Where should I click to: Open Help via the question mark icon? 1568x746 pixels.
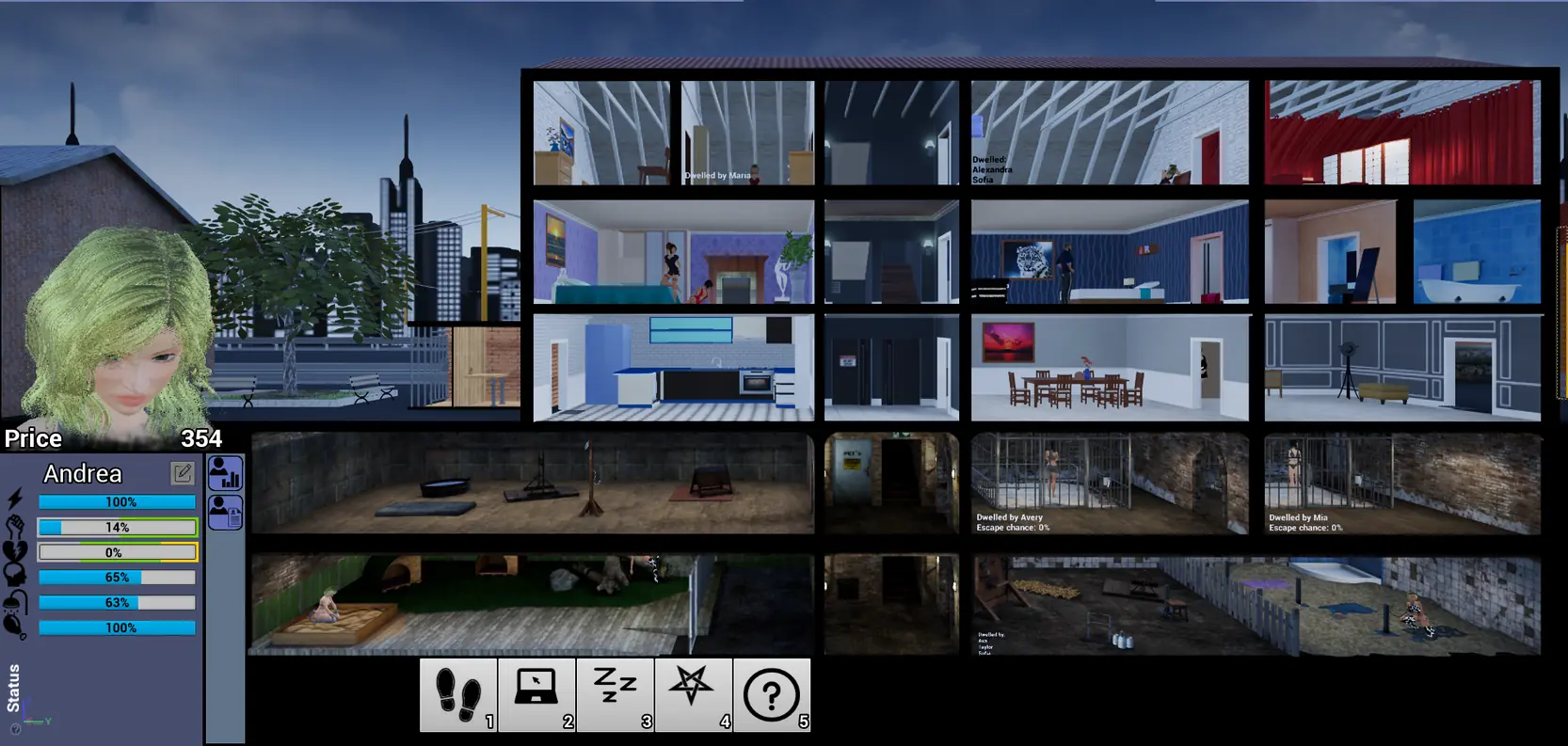(x=772, y=694)
